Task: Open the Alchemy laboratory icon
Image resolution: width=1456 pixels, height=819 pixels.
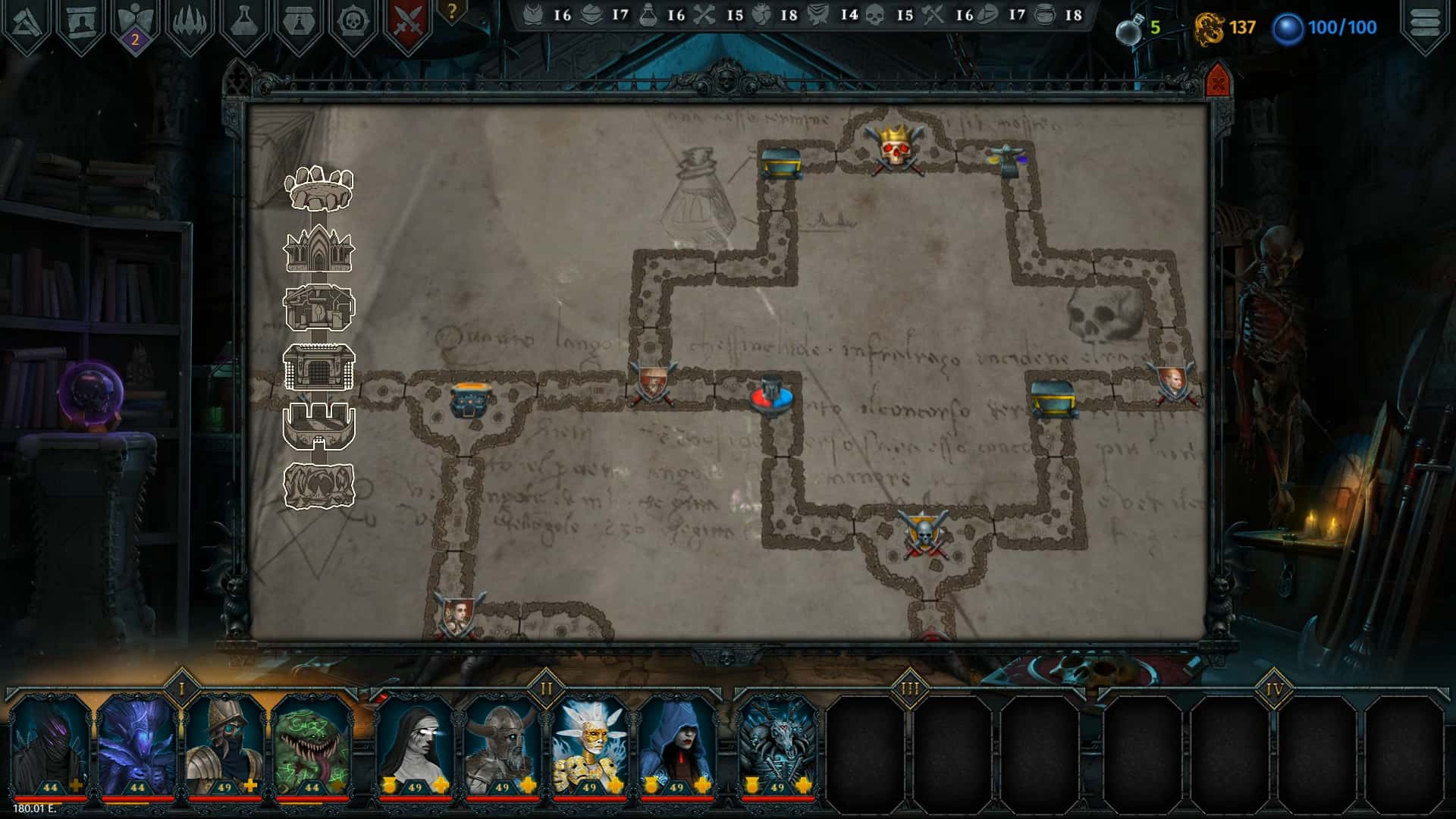Action: [244, 19]
